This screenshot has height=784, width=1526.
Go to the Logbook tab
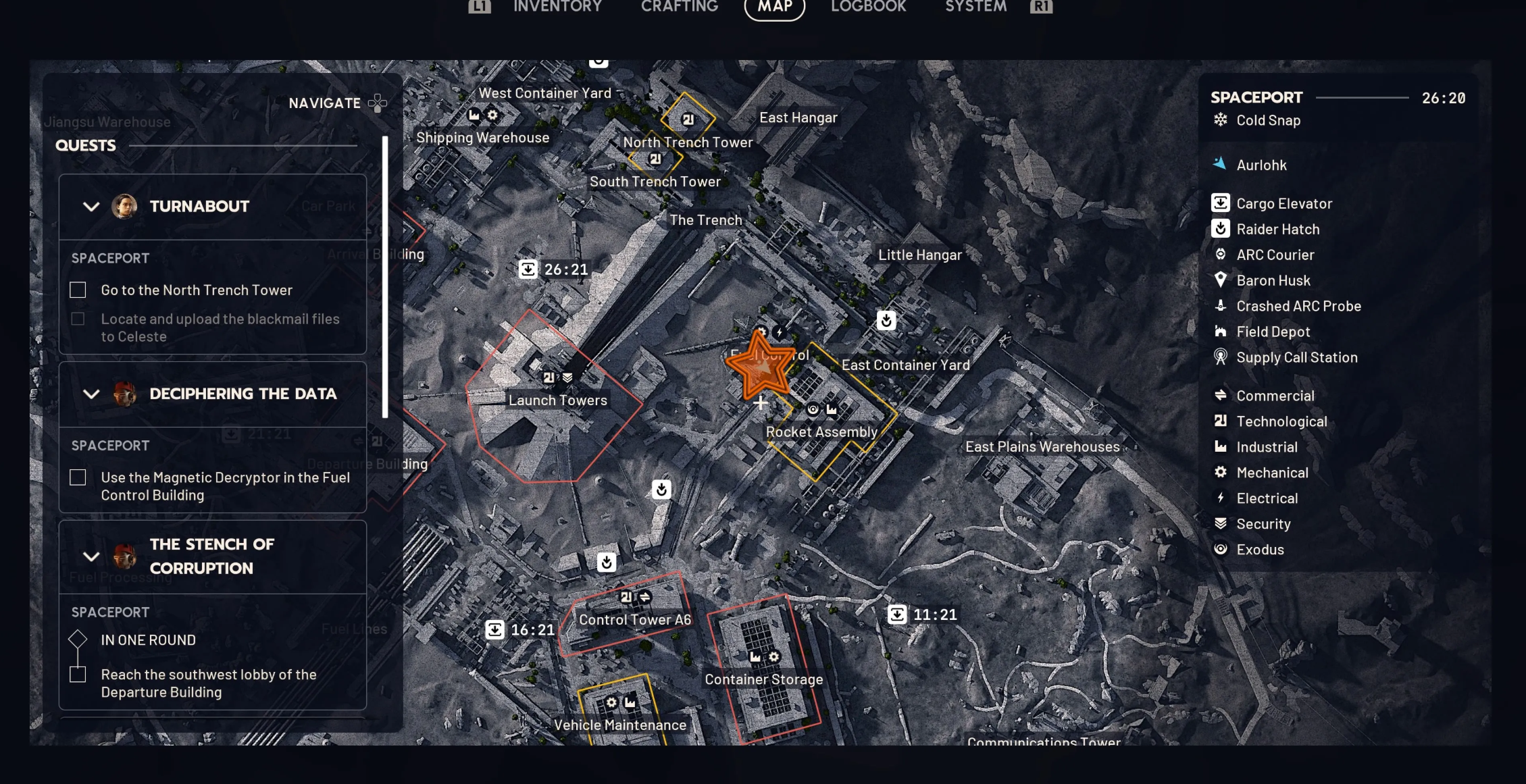tap(868, 7)
